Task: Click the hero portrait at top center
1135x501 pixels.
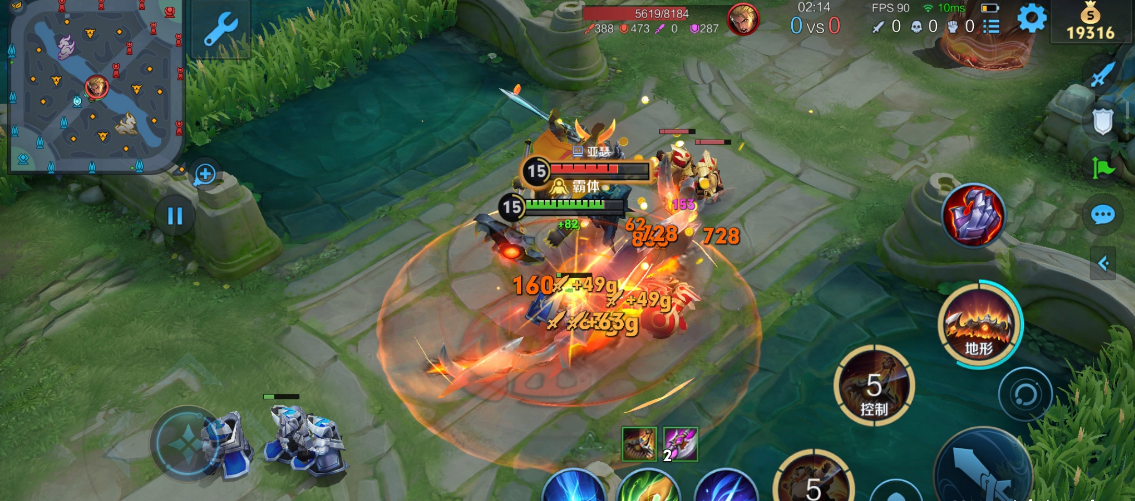Action: click(x=742, y=19)
